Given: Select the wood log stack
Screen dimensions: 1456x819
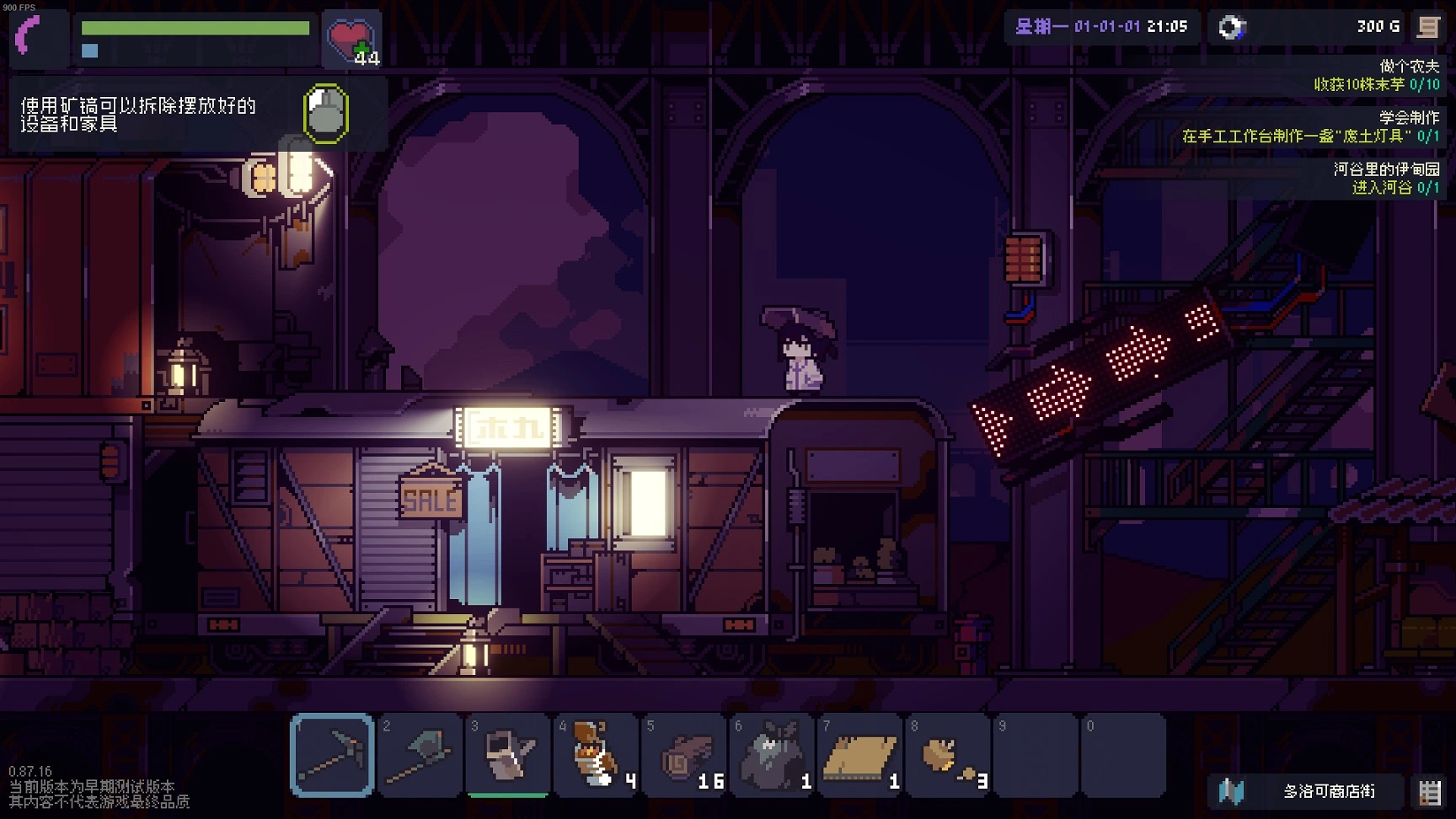Looking at the screenshot, I should [684, 755].
